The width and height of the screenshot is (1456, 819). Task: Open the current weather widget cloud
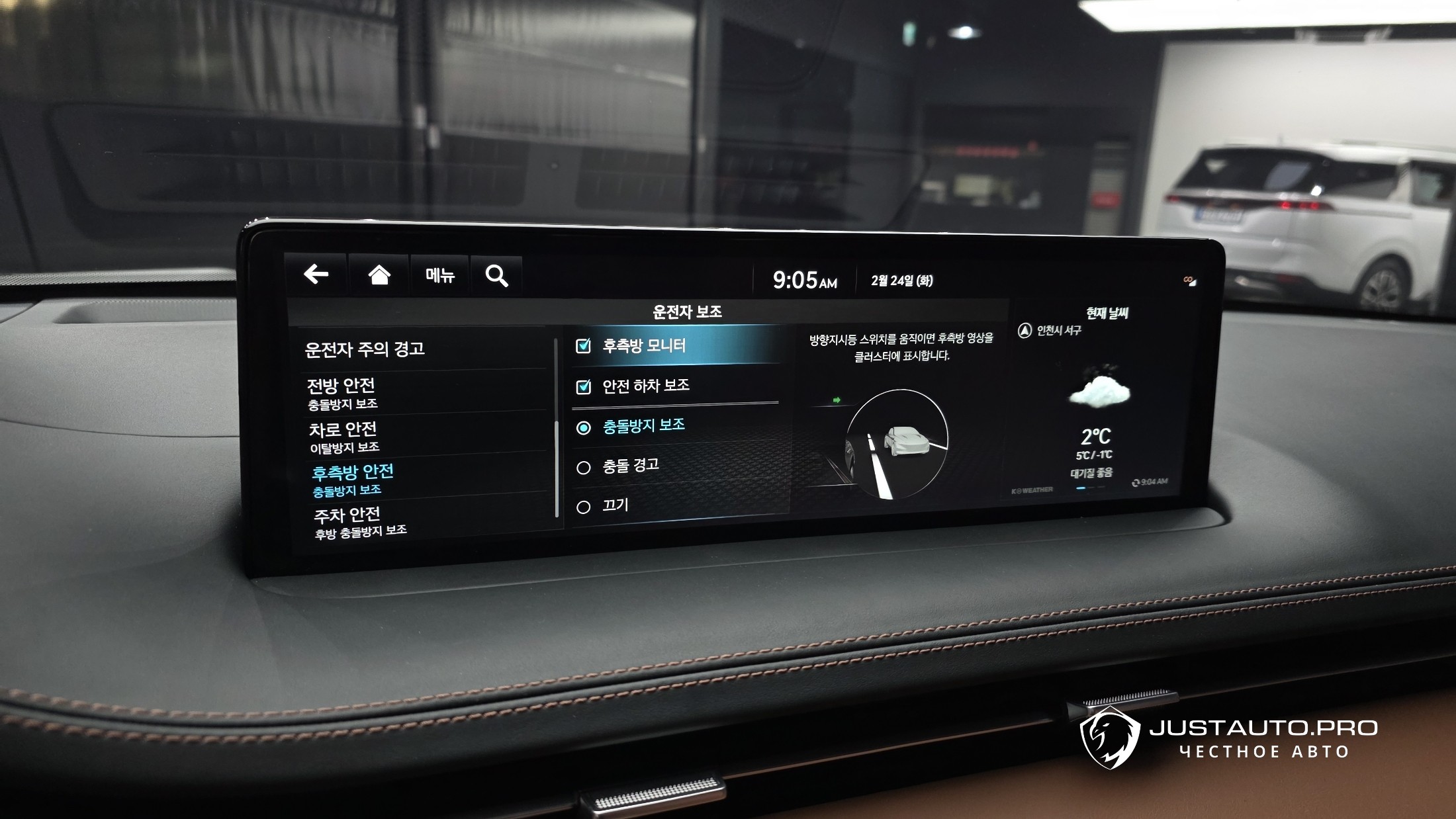click(1099, 392)
